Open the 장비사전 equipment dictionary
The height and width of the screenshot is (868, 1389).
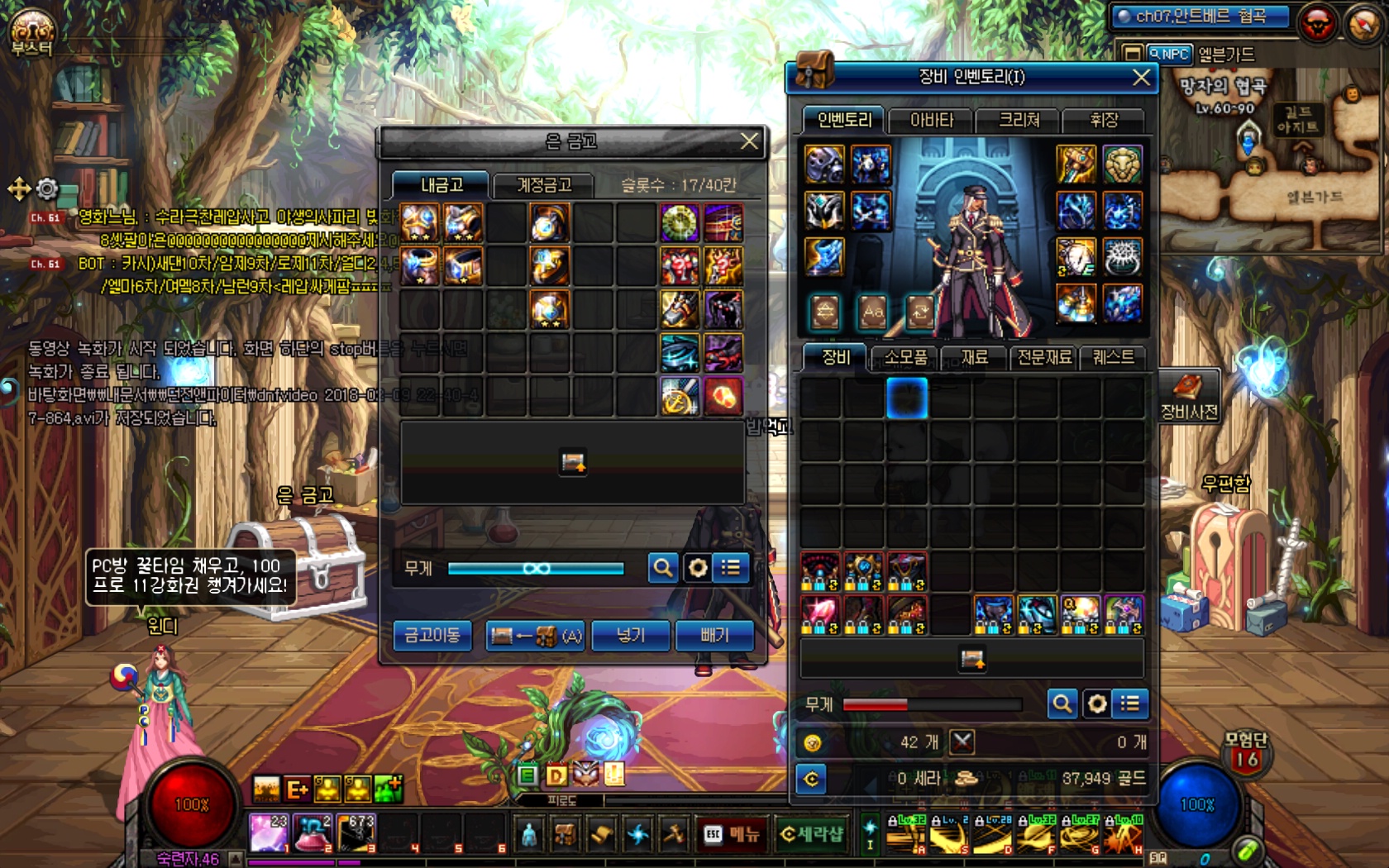[1189, 397]
